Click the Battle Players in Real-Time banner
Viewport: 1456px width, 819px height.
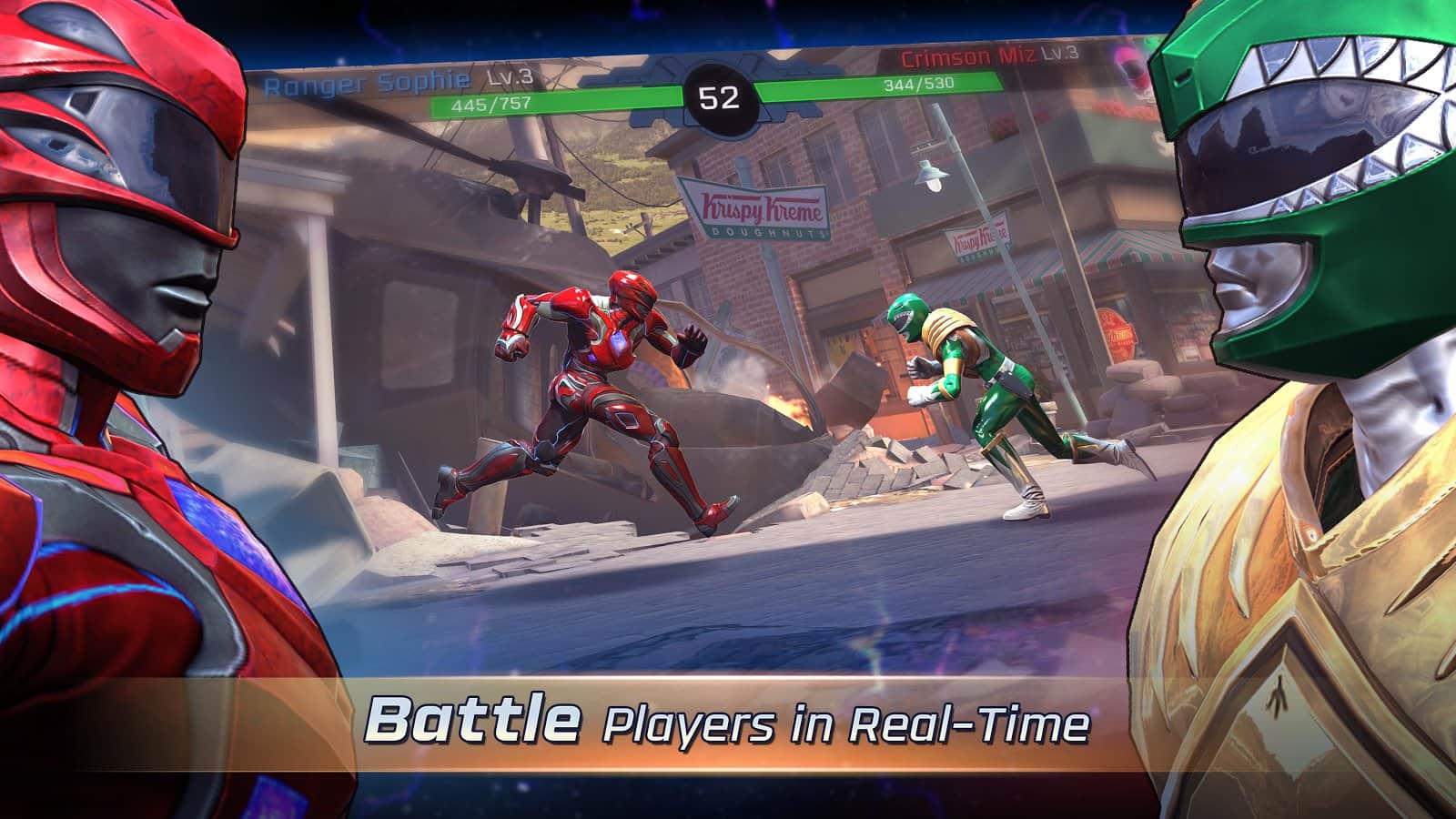tap(728, 723)
